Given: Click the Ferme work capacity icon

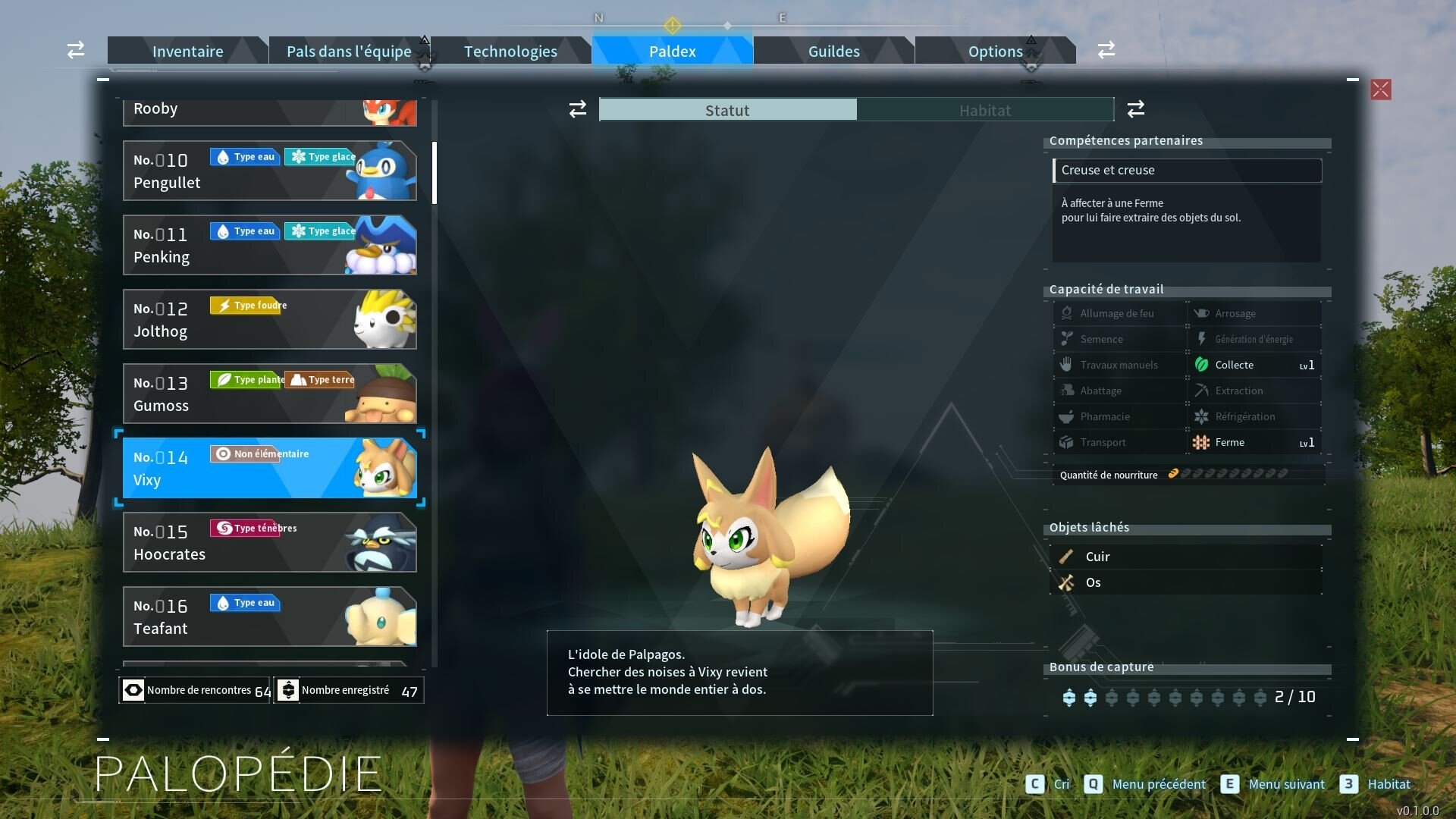Looking at the screenshot, I should [x=1203, y=442].
